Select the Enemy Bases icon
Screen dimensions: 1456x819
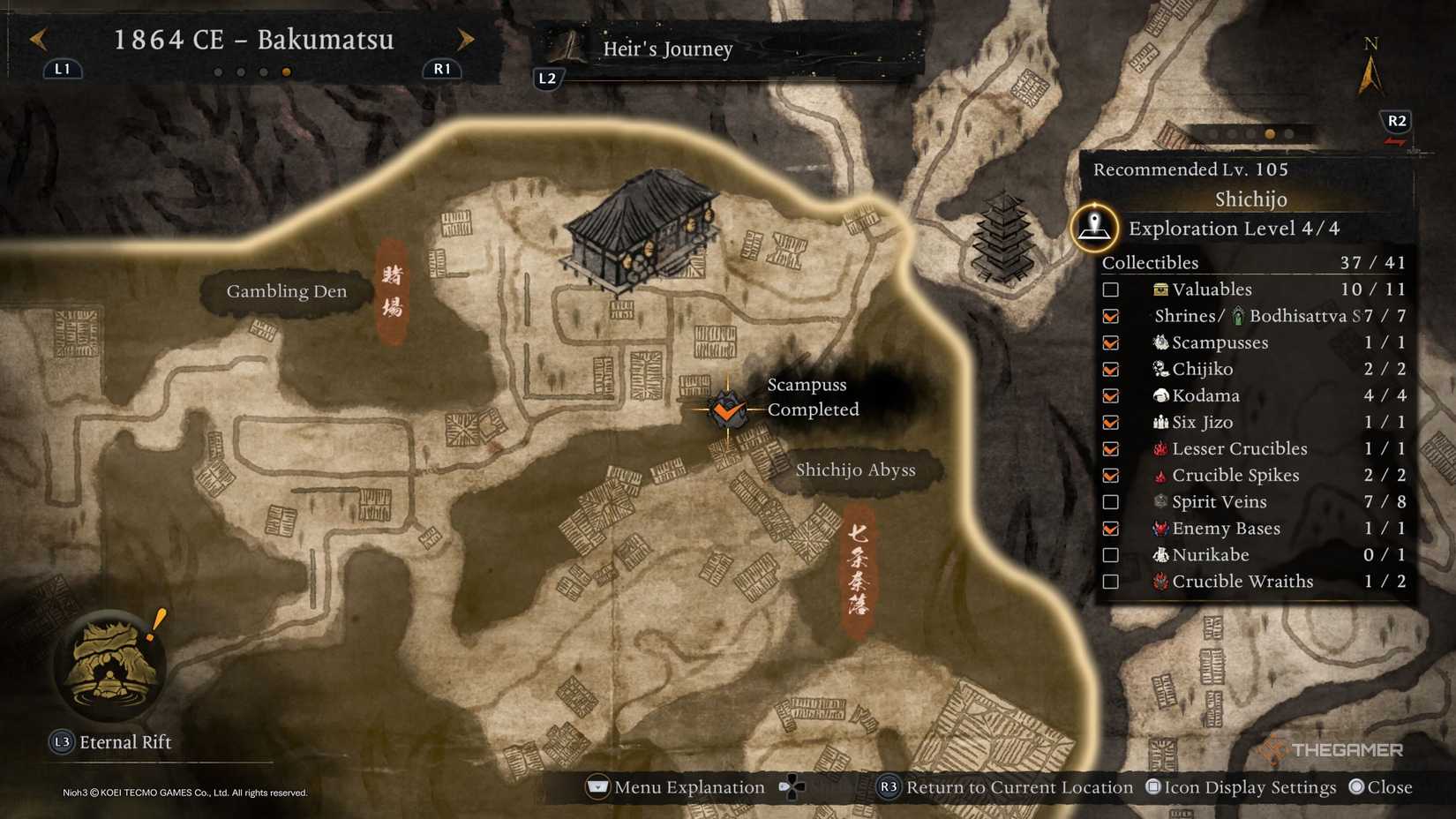(x=1160, y=528)
